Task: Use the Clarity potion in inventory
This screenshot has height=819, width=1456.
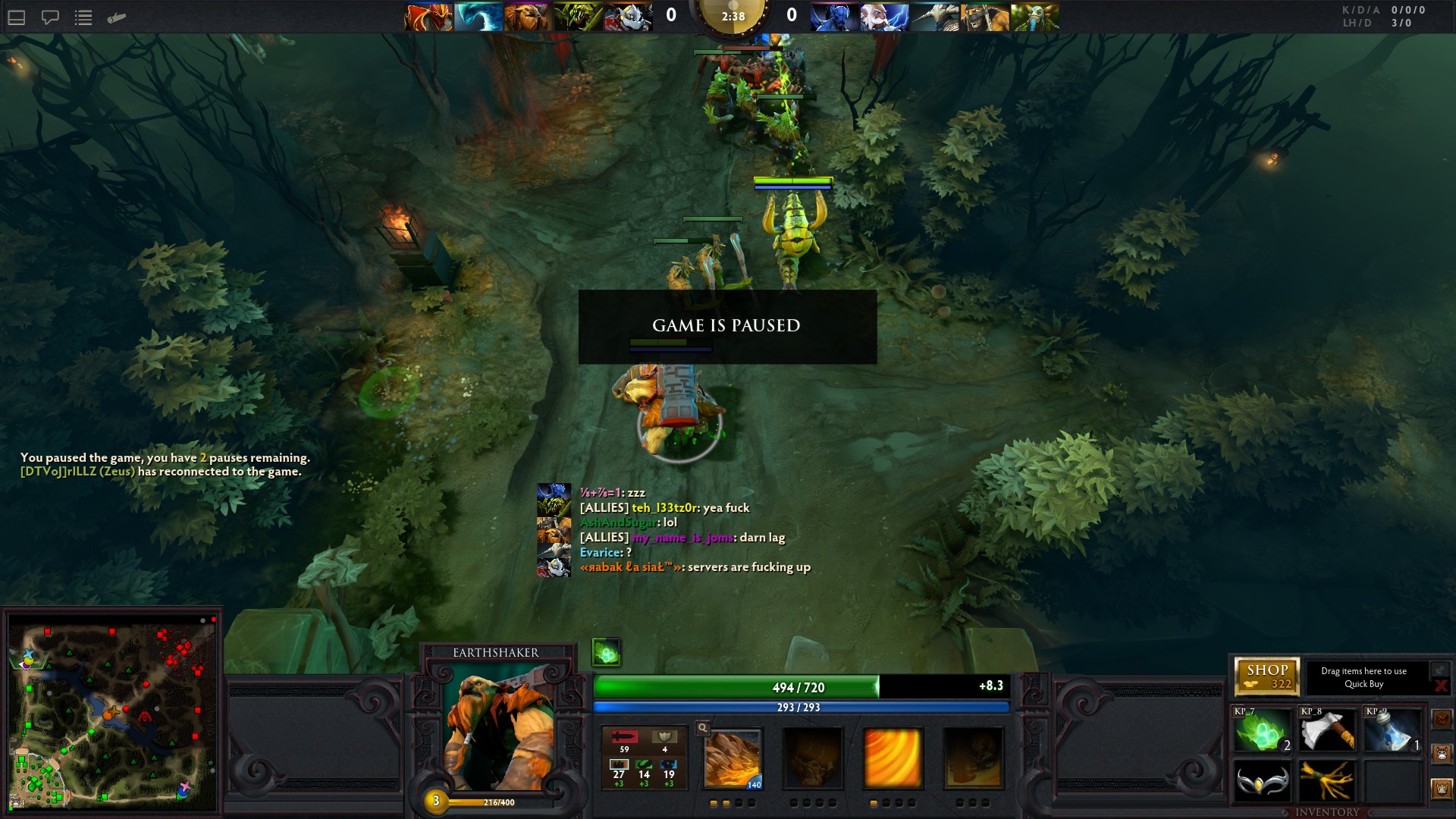Action: tap(1393, 731)
